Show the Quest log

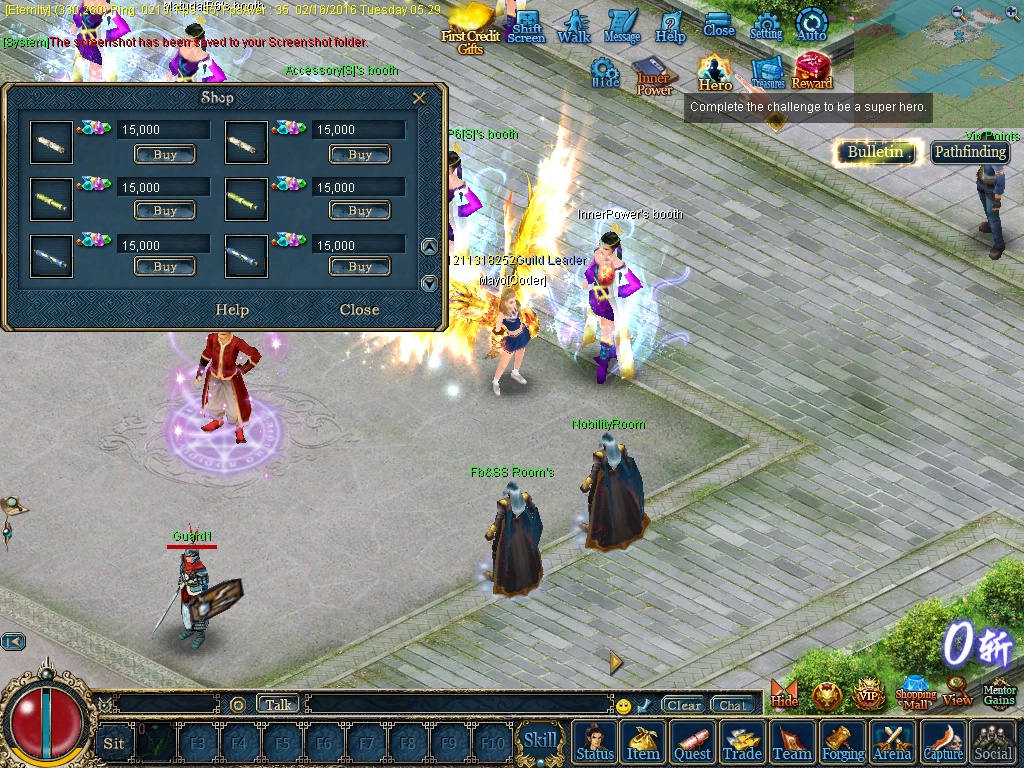pyautogui.click(x=692, y=743)
